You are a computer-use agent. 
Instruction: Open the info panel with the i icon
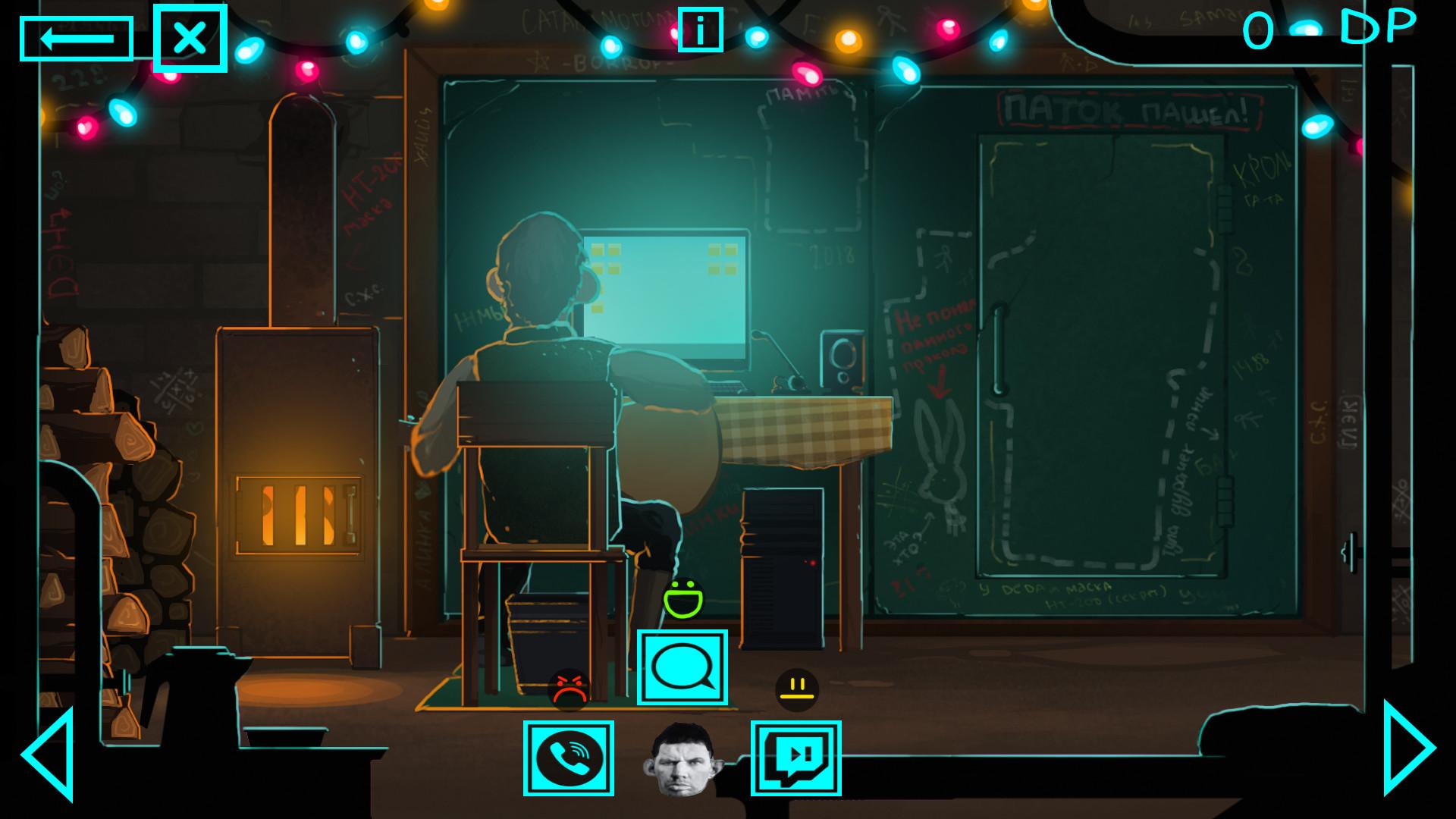(700, 28)
